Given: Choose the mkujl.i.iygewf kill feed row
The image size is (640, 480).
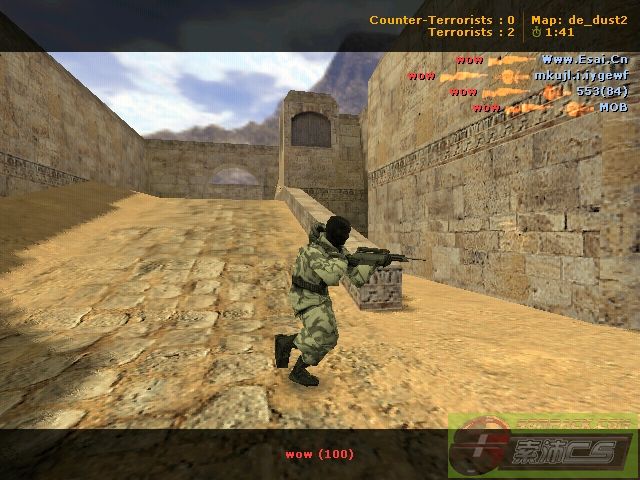Looking at the screenshot, I should [518, 76].
